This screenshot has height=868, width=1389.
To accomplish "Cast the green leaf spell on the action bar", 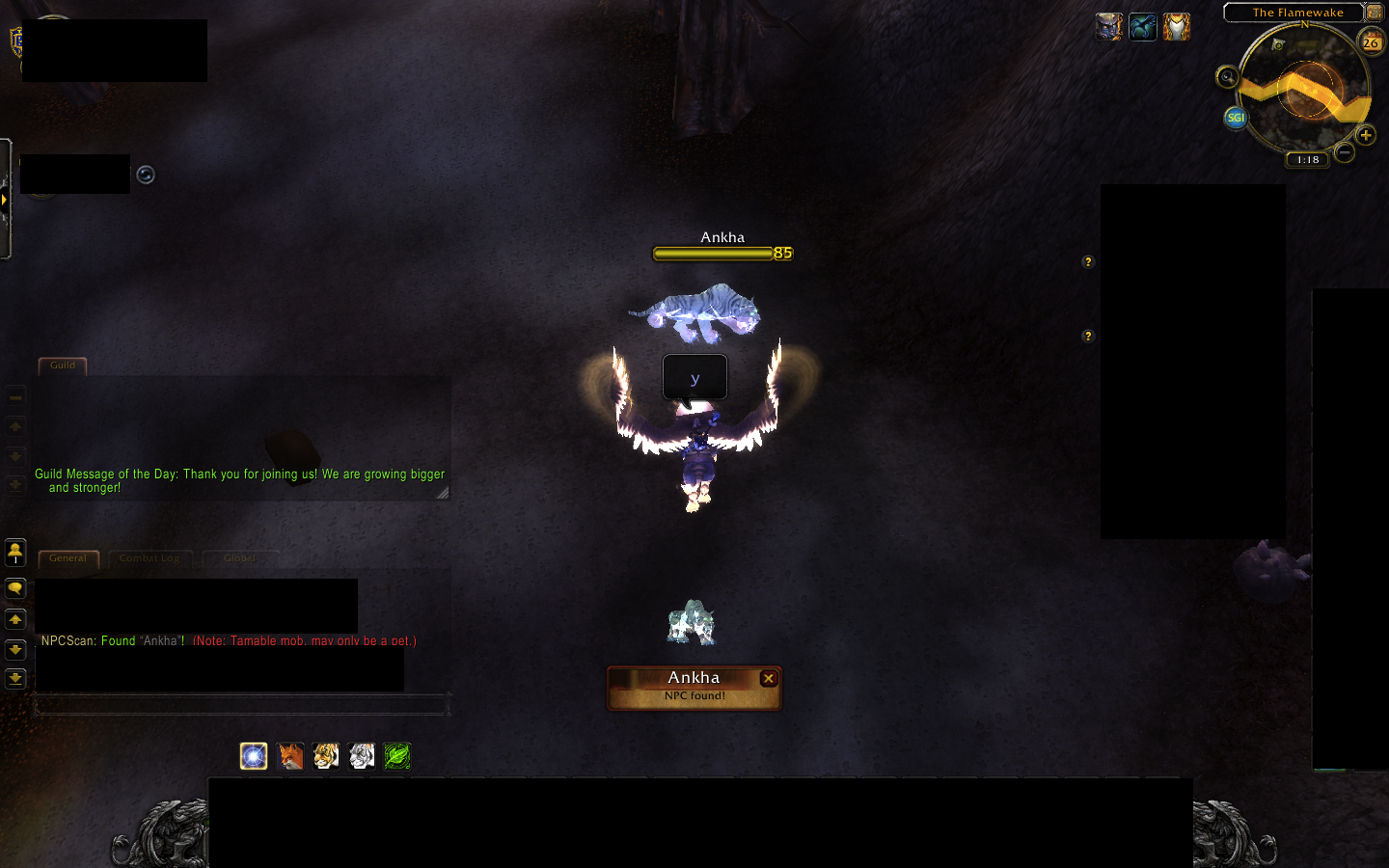I will click(396, 756).
